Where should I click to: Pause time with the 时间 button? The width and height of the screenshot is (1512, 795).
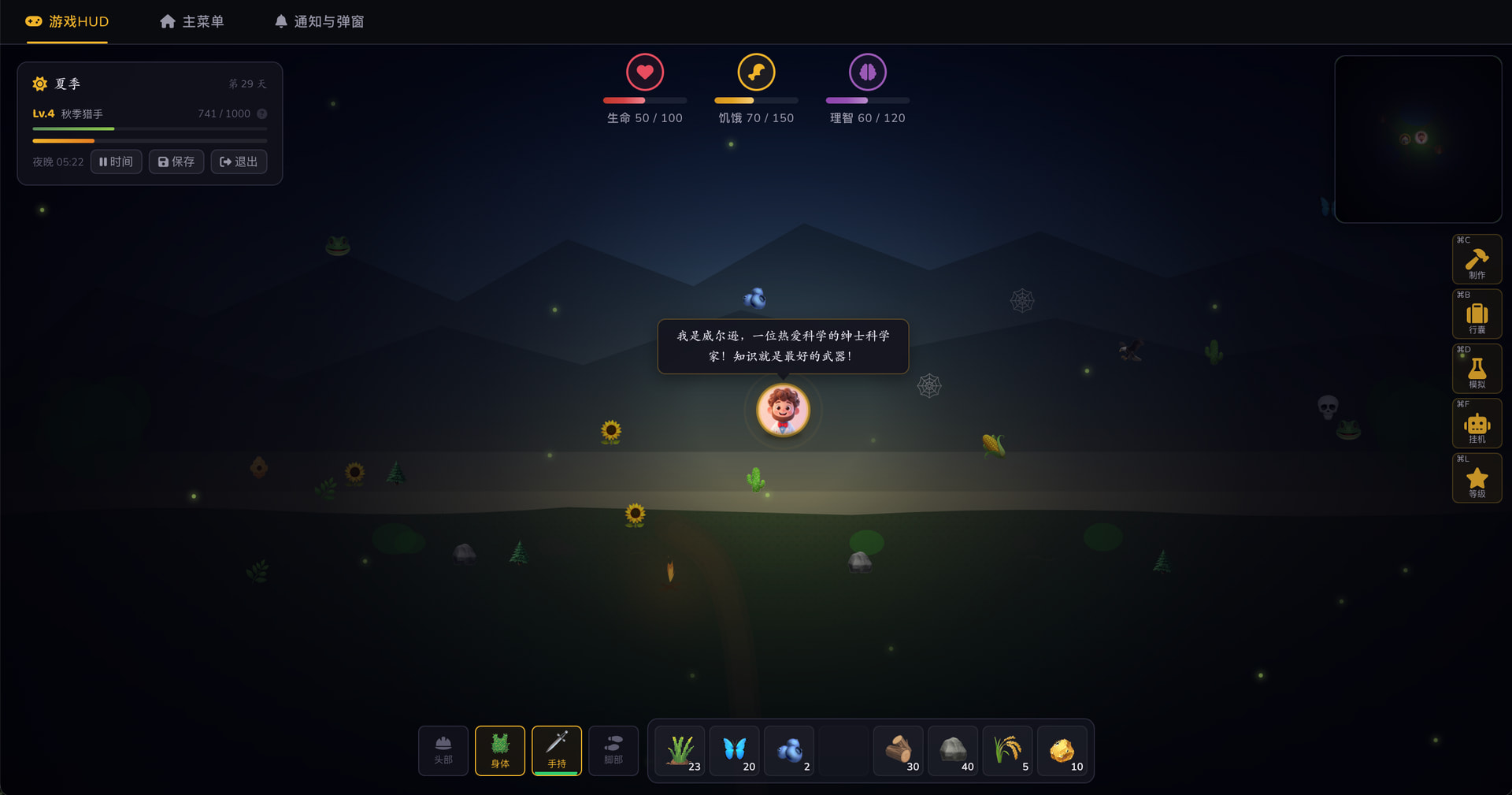coord(117,162)
